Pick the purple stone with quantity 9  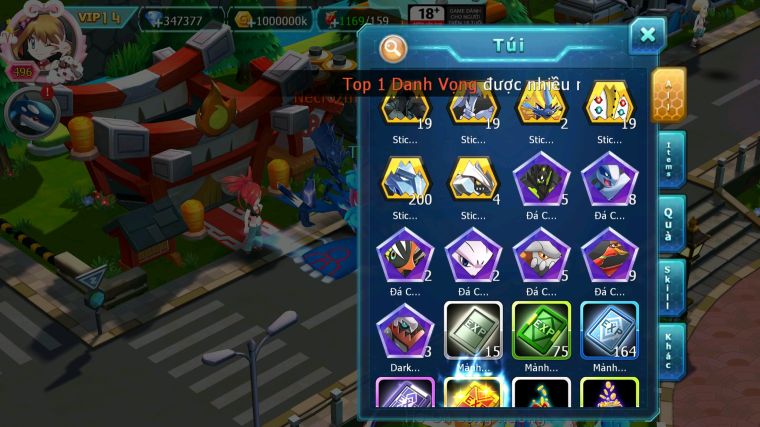point(609,256)
